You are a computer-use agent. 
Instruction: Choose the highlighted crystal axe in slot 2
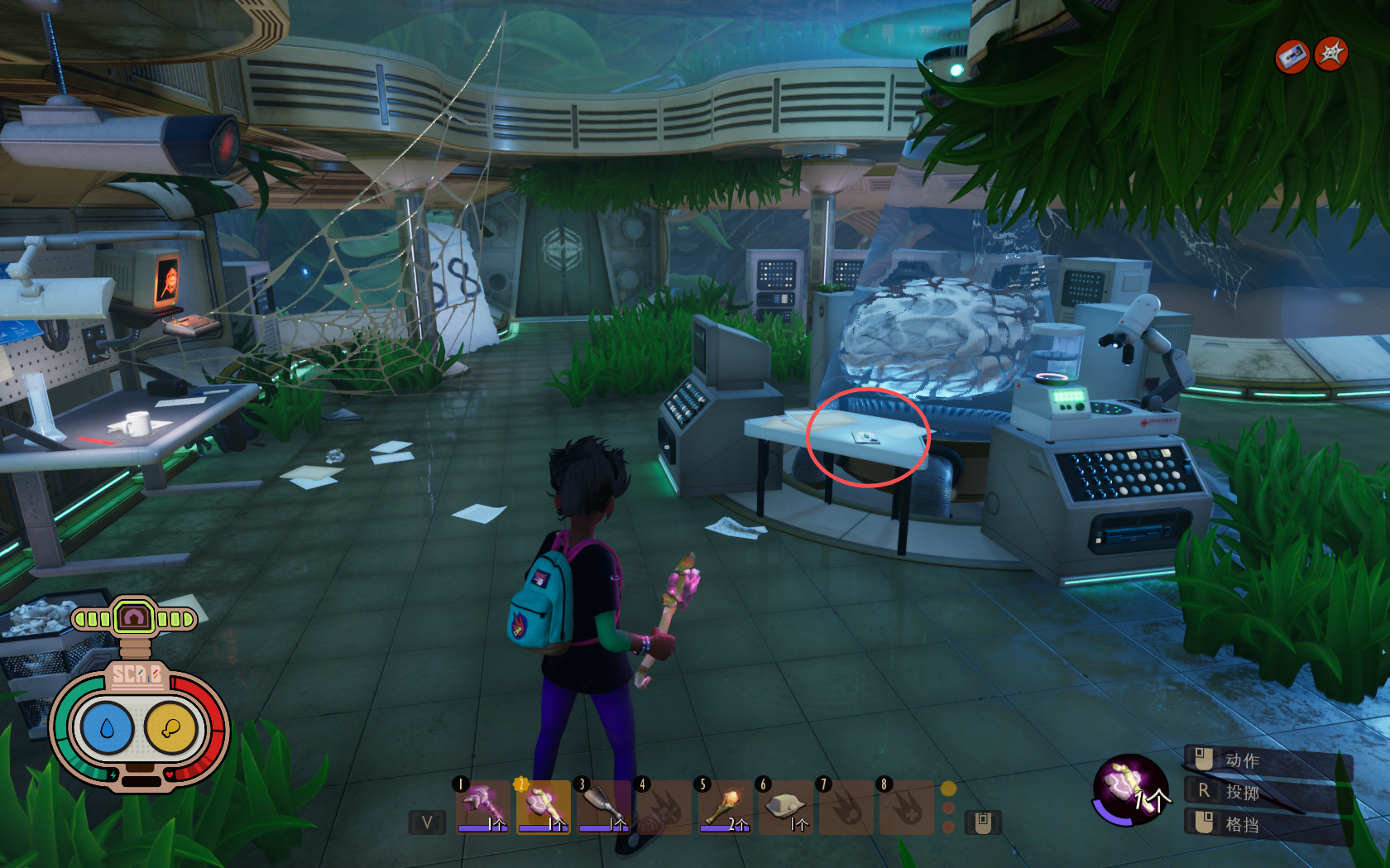543,806
